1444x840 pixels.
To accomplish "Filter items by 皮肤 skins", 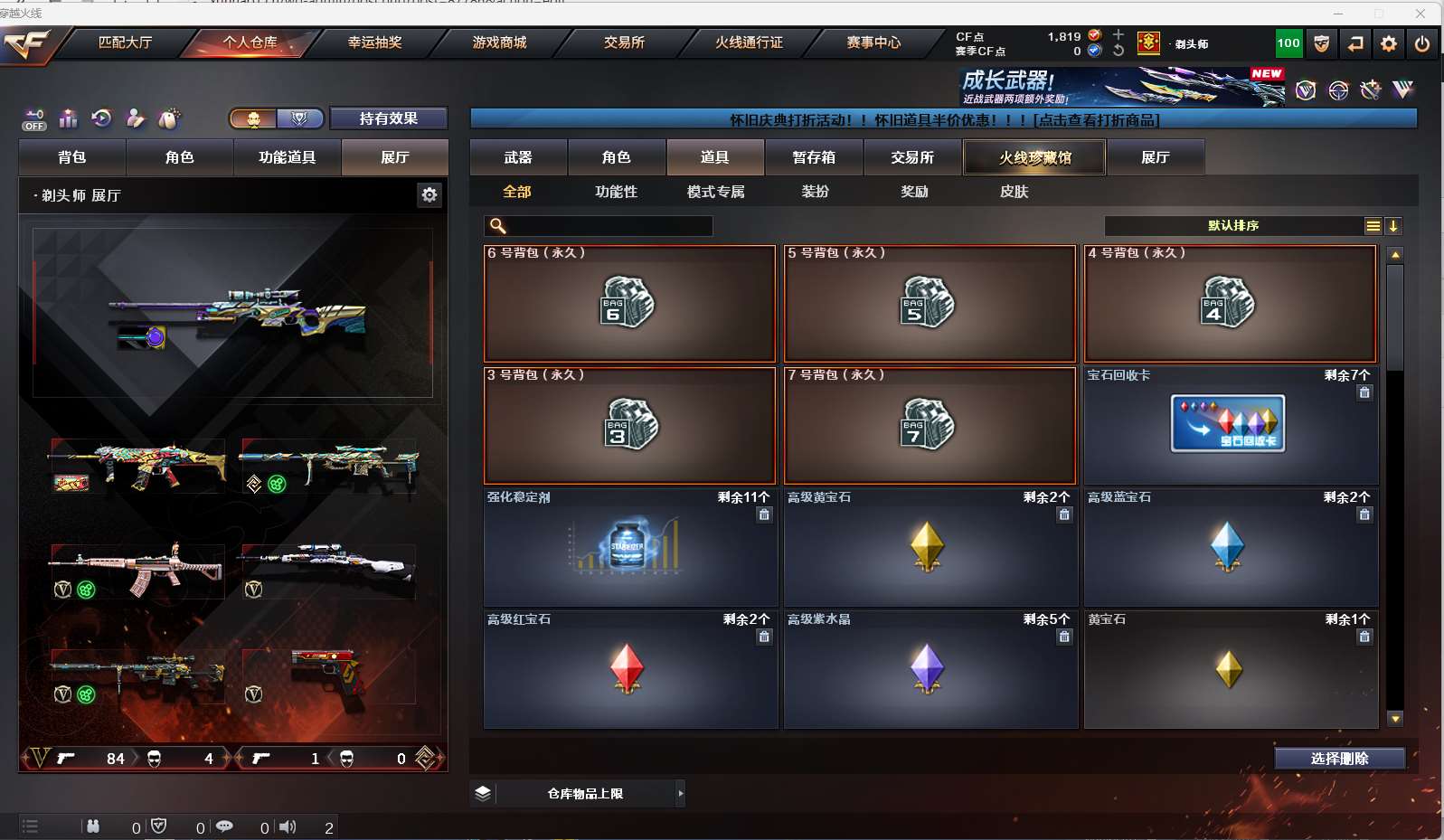I will pos(1014,192).
